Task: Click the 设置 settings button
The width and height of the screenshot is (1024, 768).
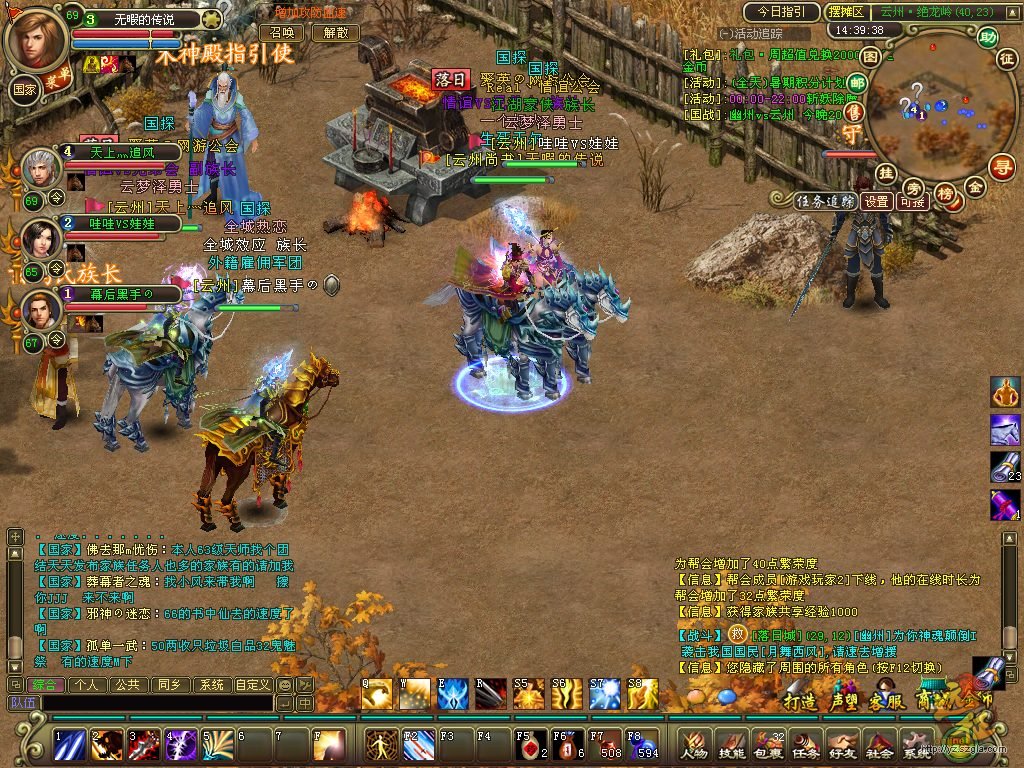Action: (x=877, y=201)
